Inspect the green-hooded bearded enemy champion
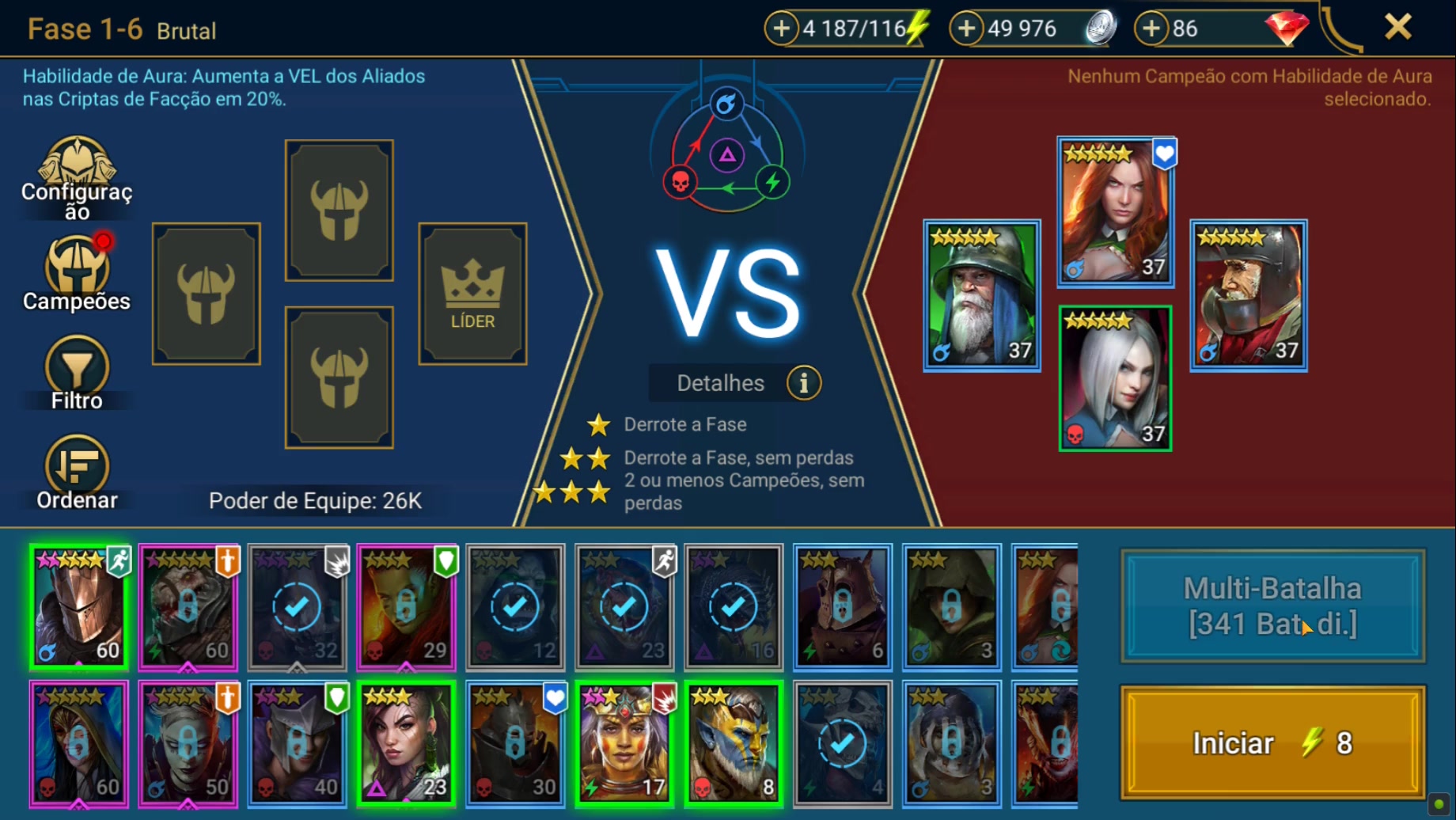Viewport: 1456px width, 820px height. click(981, 295)
